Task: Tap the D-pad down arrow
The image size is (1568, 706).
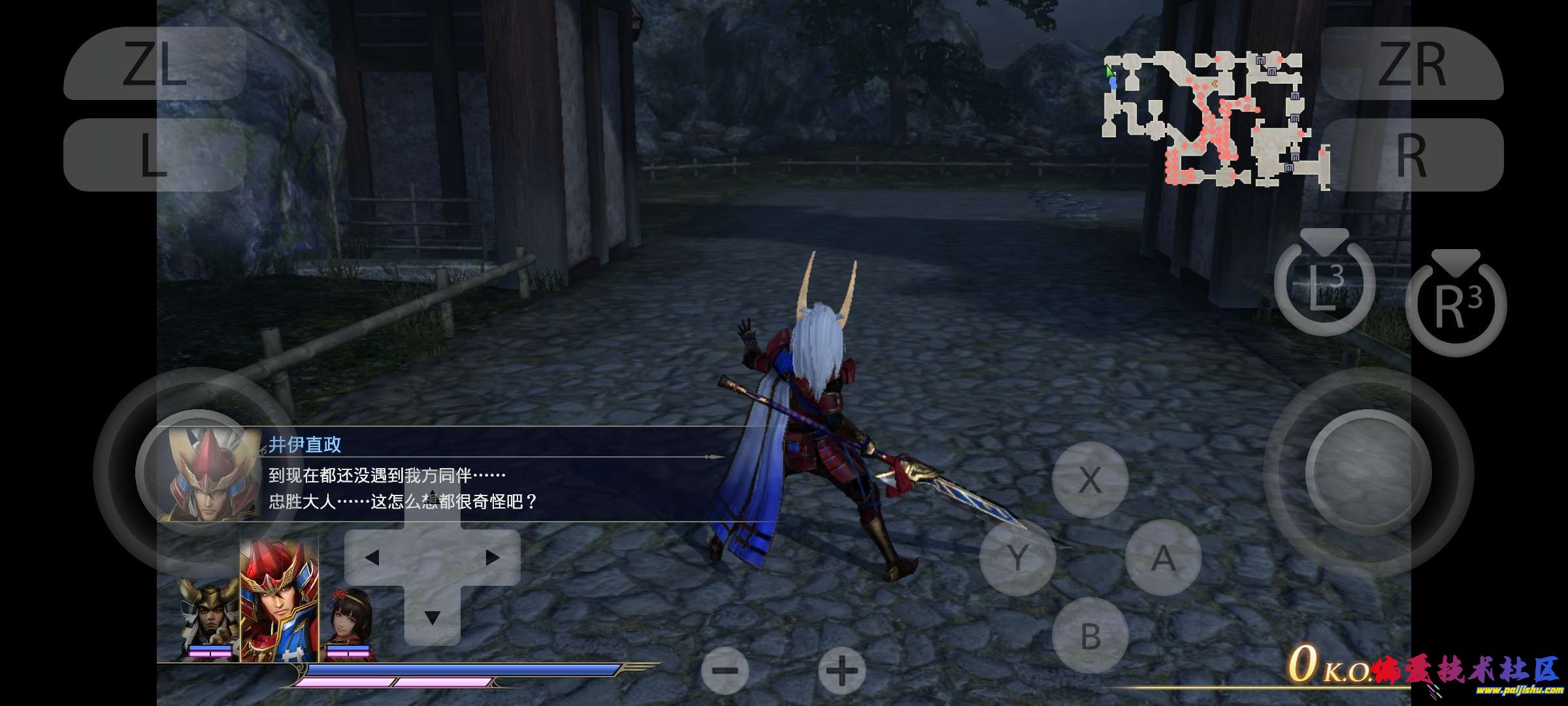Action: tap(432, 616)
